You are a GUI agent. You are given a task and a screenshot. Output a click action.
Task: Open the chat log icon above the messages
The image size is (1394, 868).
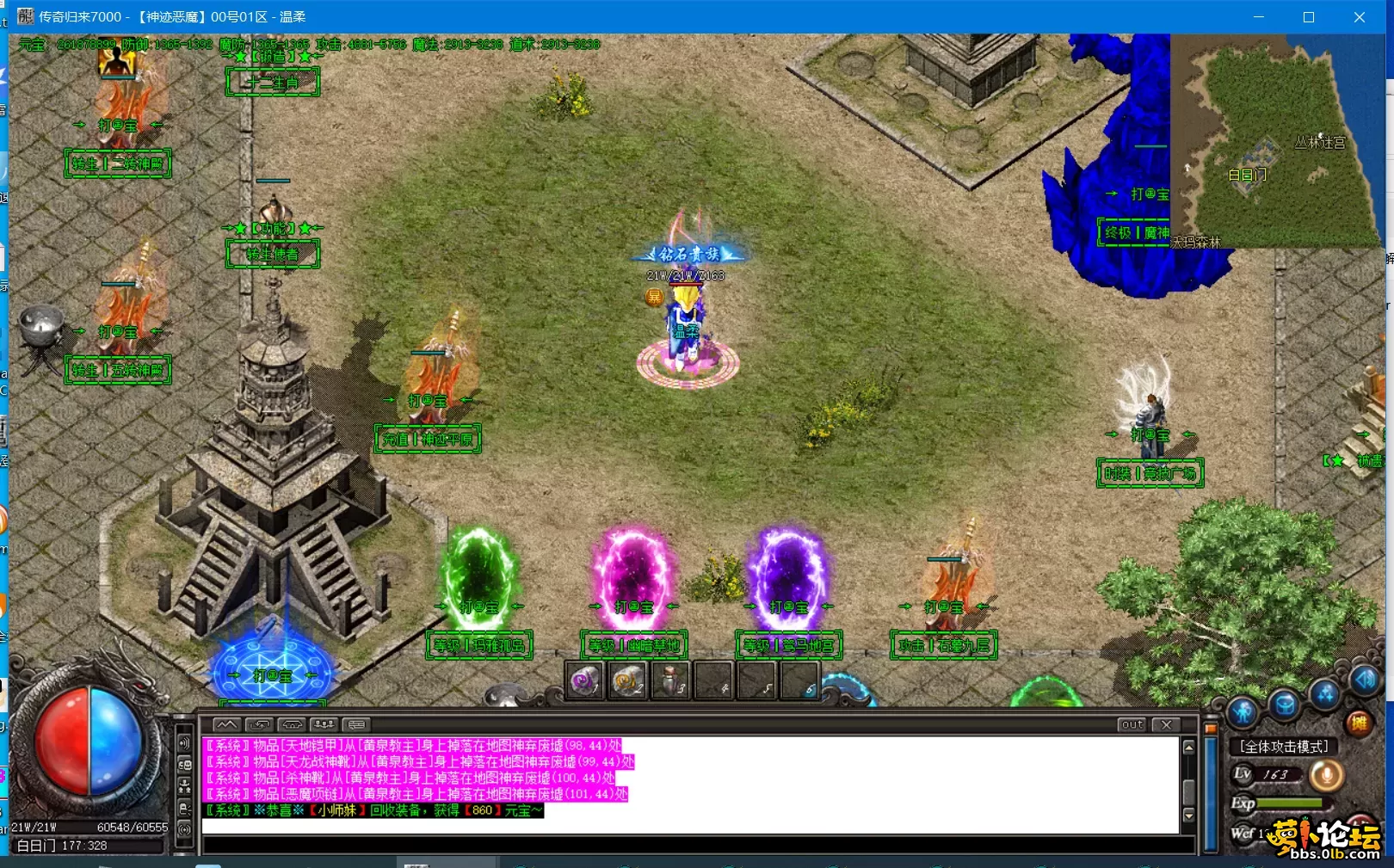[x=226, y=724]
